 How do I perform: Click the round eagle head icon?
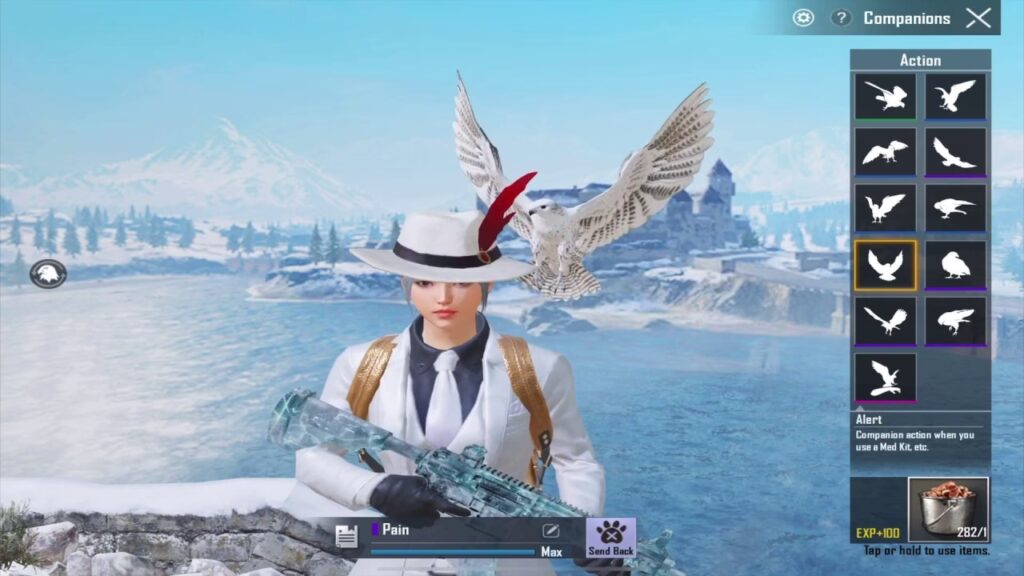(x=48, y=273)
